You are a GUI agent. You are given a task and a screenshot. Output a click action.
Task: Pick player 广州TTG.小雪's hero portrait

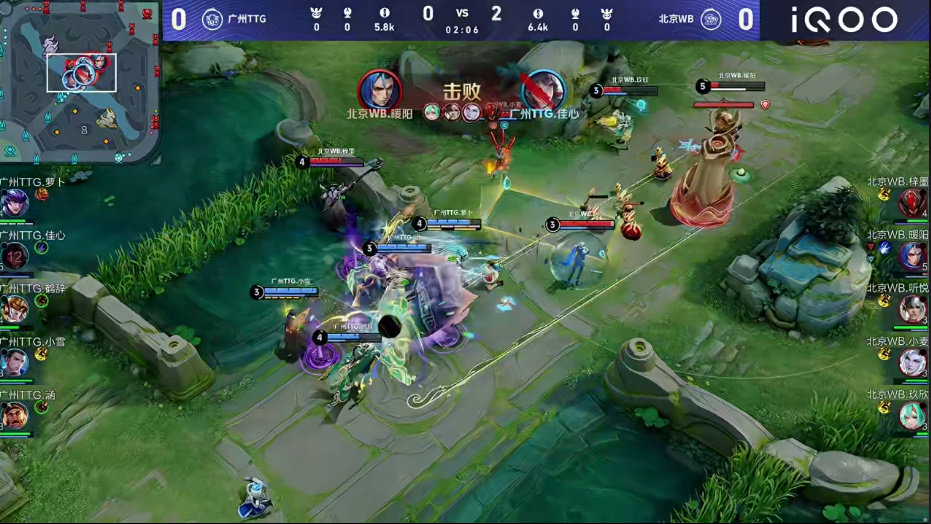coord(15,362)
